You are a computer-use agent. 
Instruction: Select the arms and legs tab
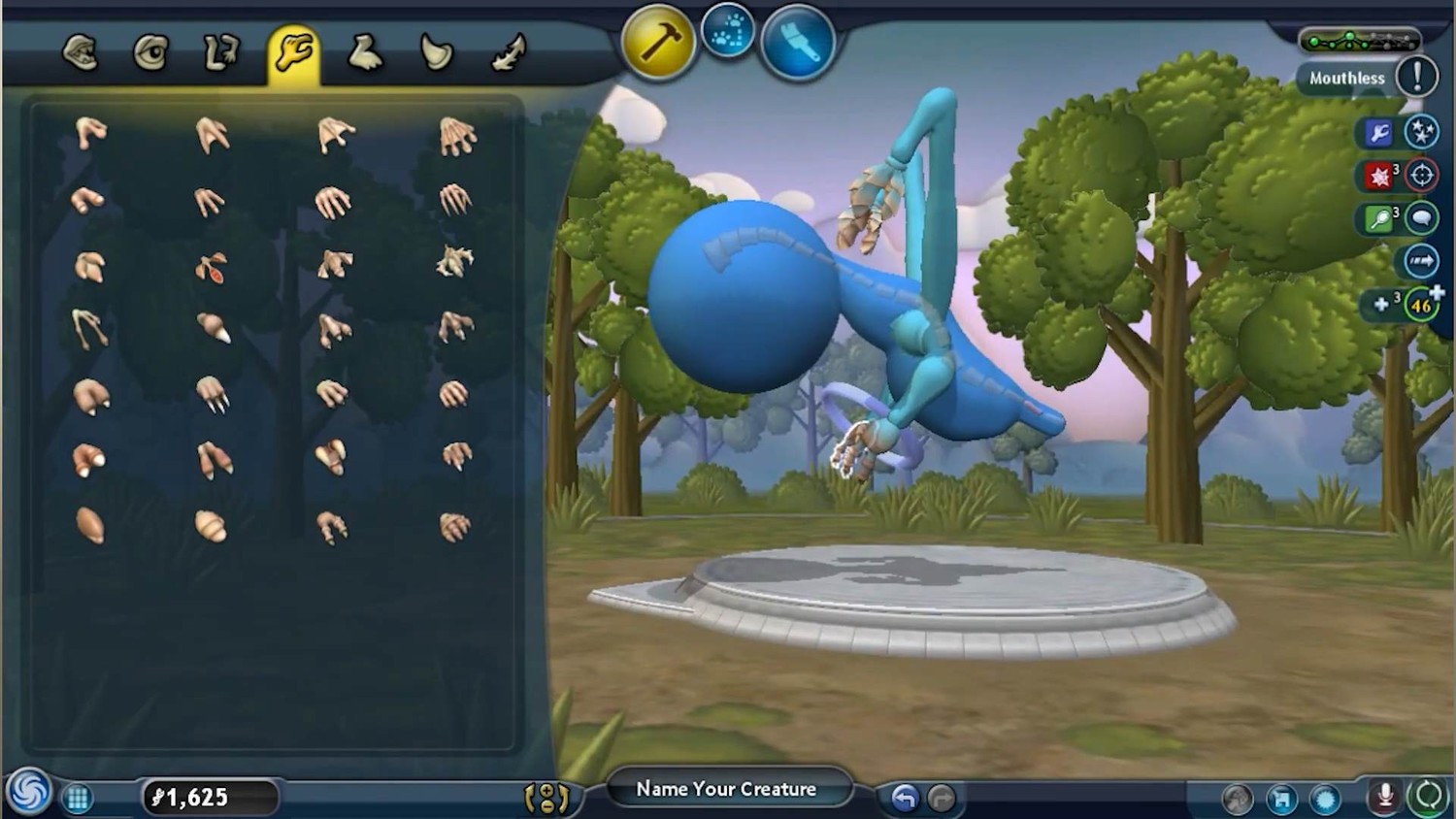click(221, 52)
